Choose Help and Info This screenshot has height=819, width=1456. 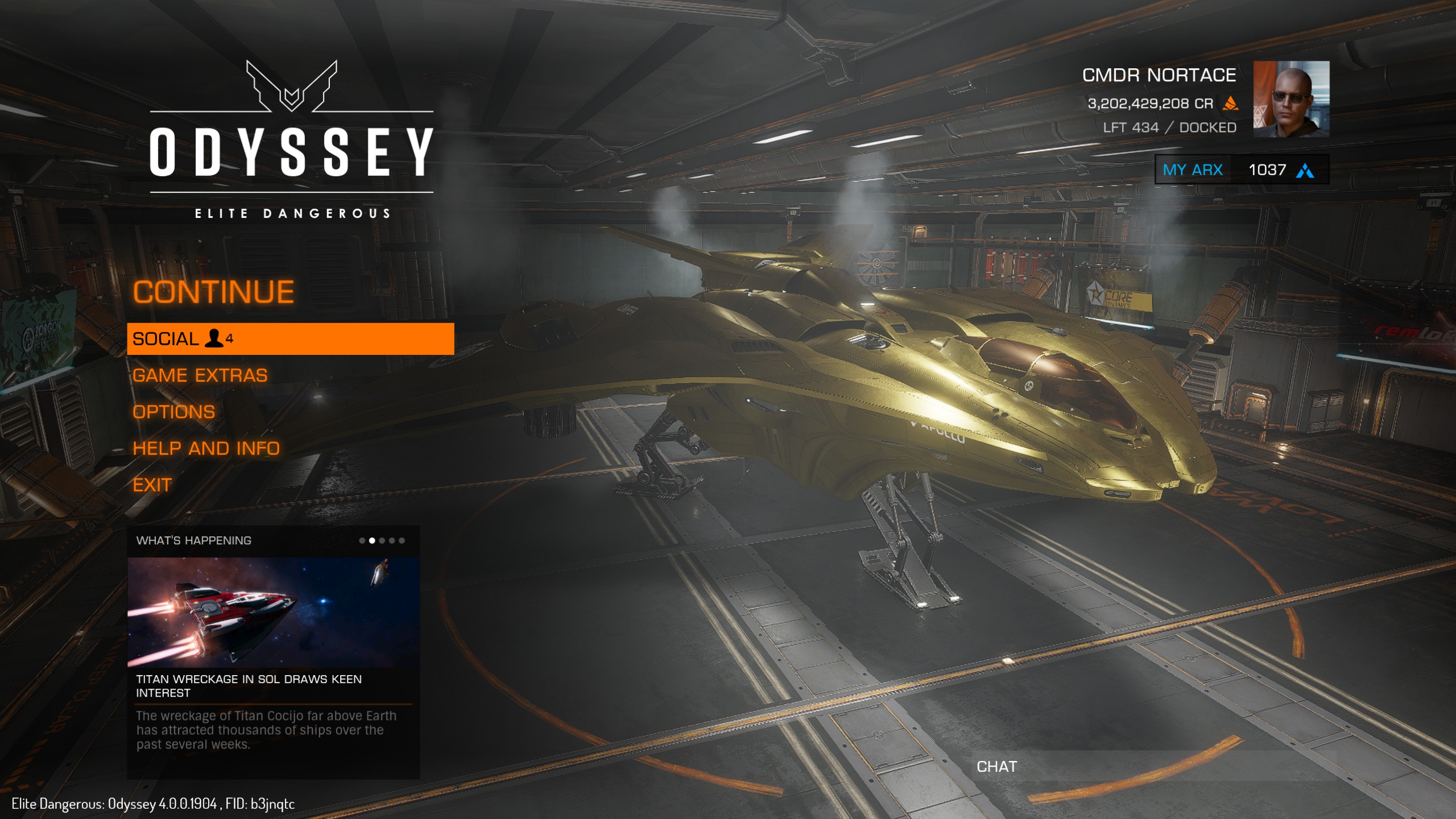click(206, 448)
